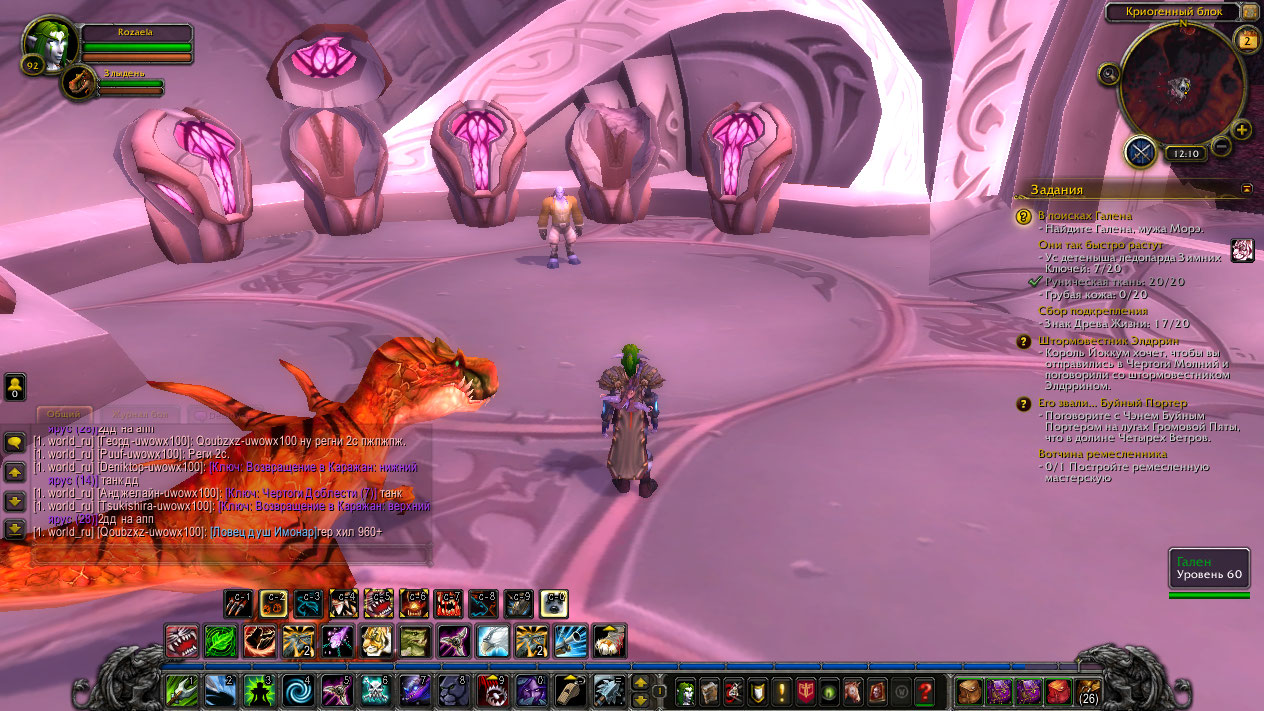
Task: Open the chat speech bubble menu
Action: pos(15,442)
